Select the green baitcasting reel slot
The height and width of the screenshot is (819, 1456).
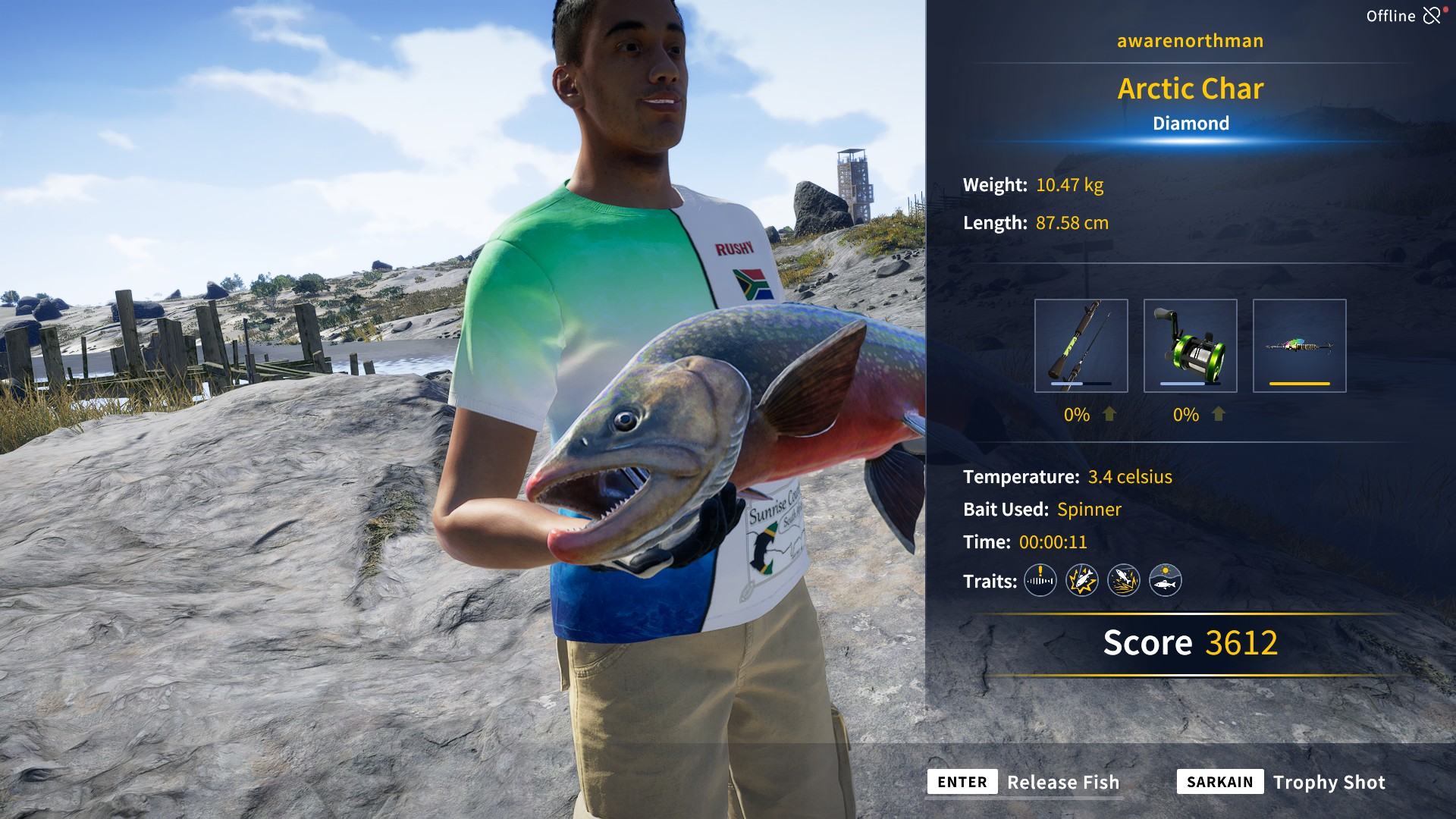point(1190,346)
